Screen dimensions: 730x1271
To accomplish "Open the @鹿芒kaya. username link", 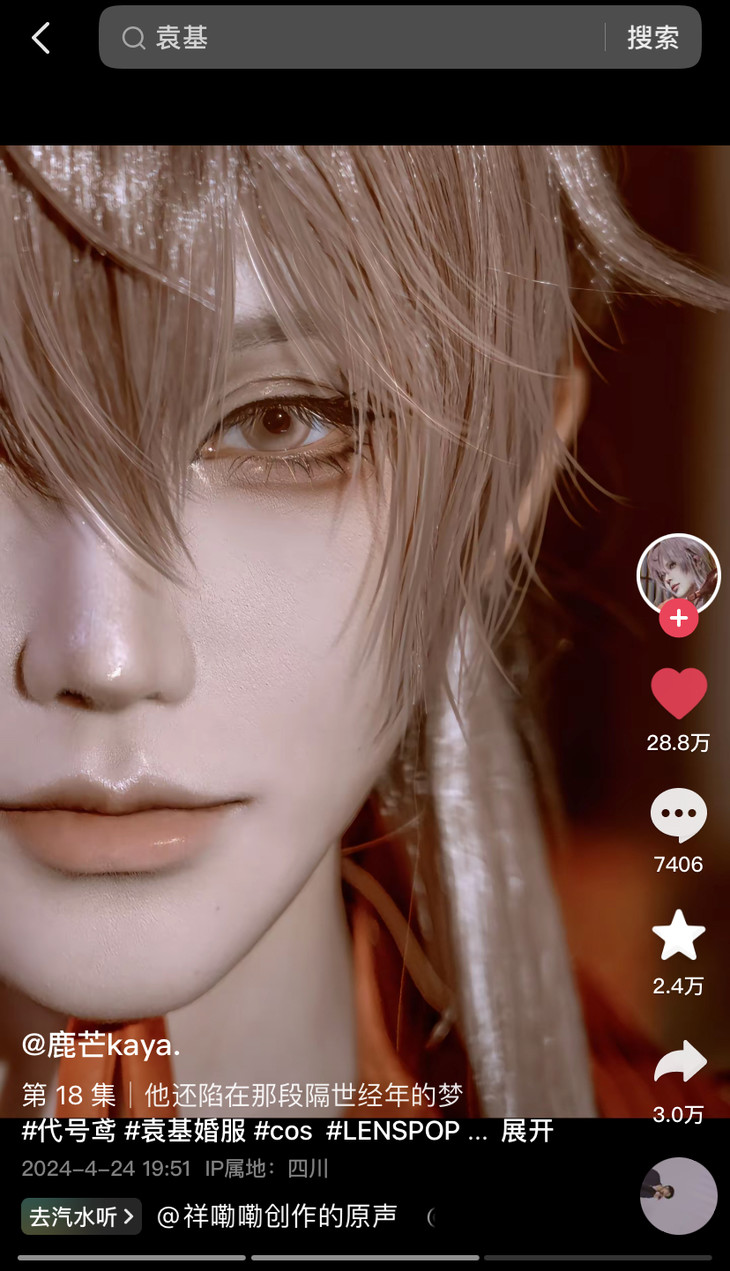I will pos(101,1045).
